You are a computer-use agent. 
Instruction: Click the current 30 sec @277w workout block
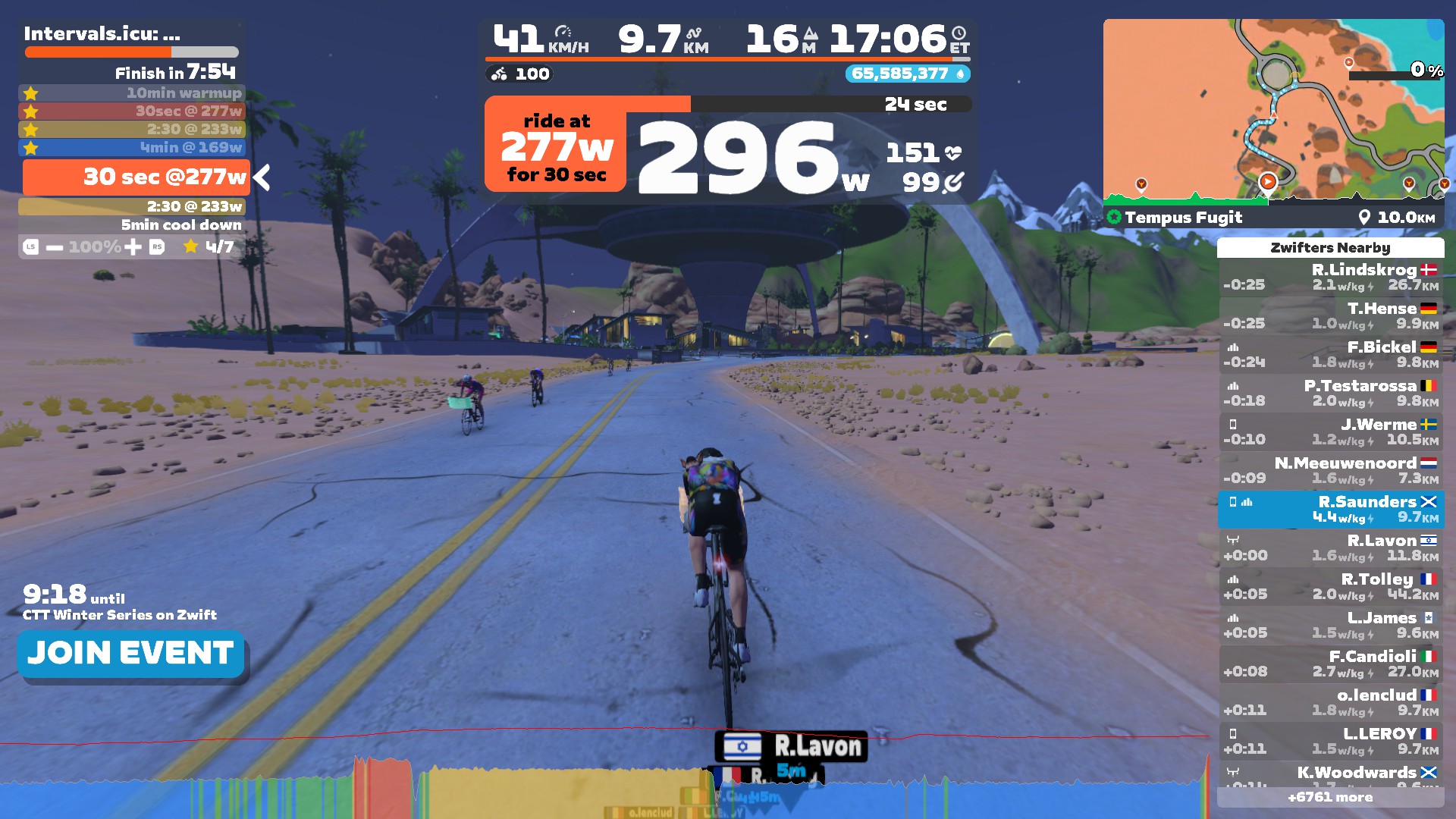tap(136, 177)
